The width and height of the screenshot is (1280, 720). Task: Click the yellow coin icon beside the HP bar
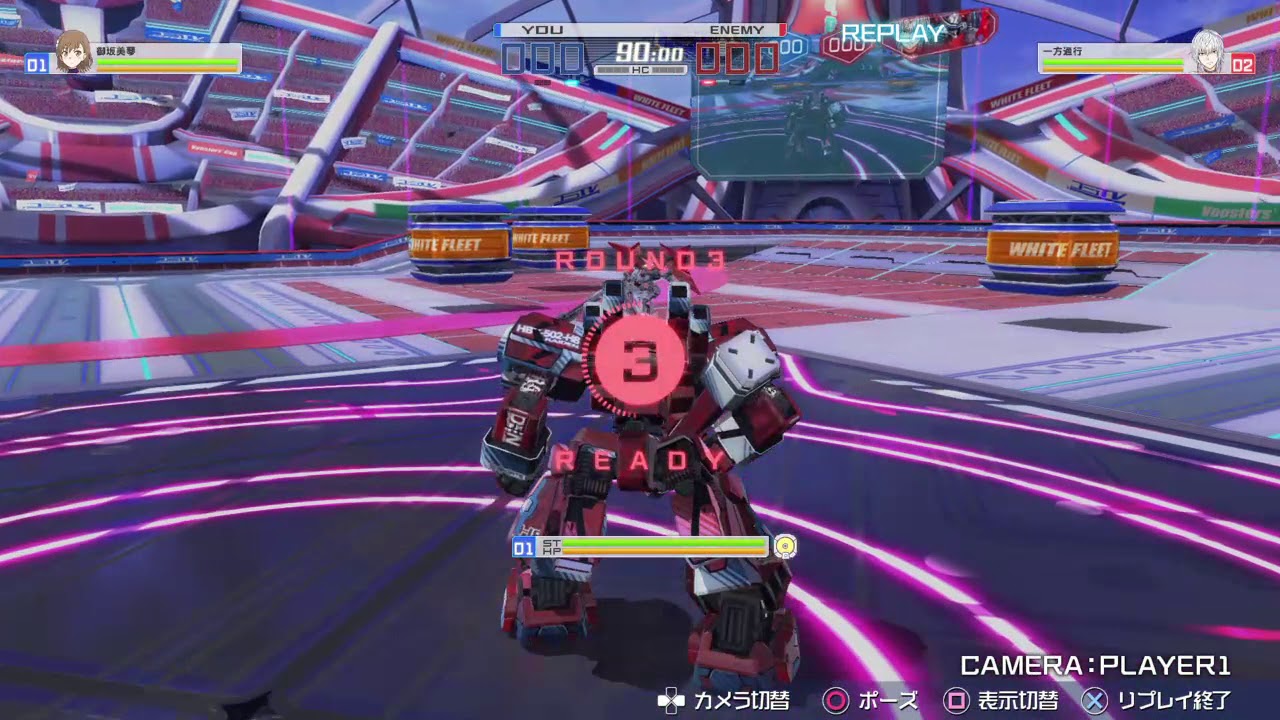click(x=787, y=547)
